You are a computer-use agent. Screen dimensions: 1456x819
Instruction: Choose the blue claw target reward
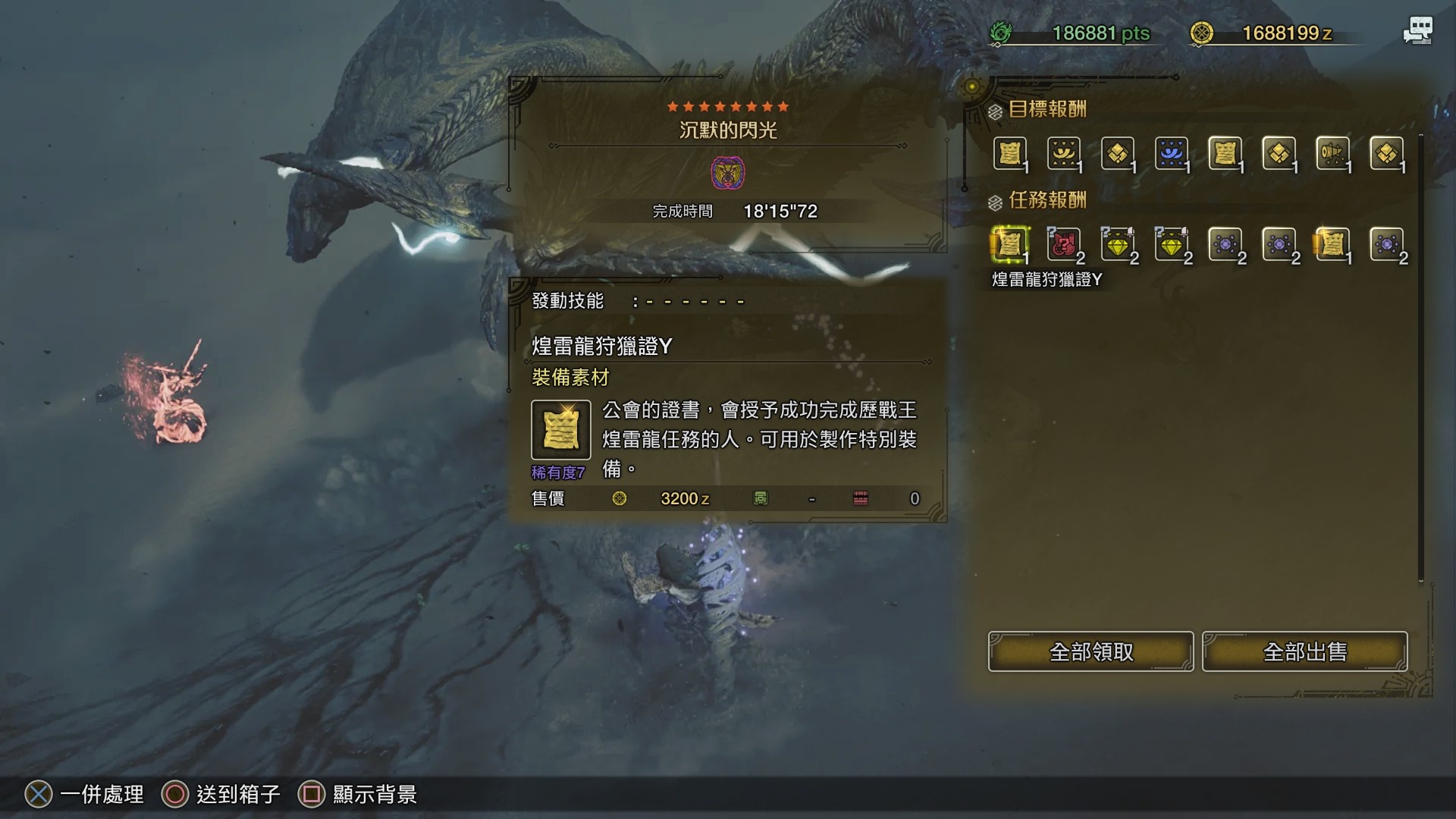[x=1172, y=153]
